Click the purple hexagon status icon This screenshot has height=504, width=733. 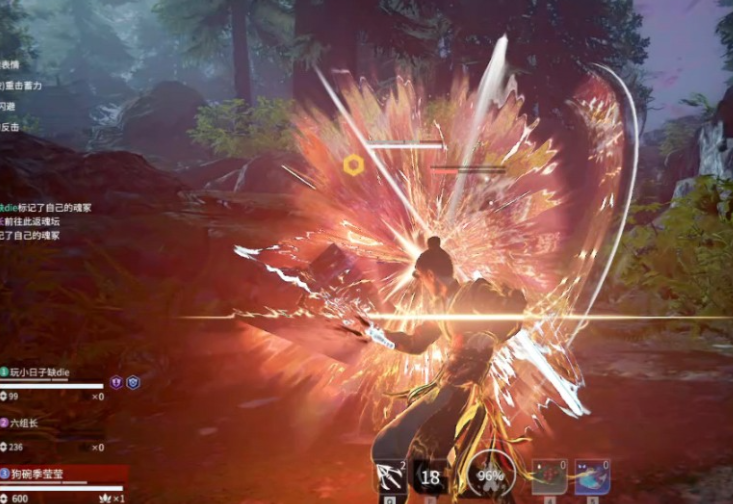[116, 381]
